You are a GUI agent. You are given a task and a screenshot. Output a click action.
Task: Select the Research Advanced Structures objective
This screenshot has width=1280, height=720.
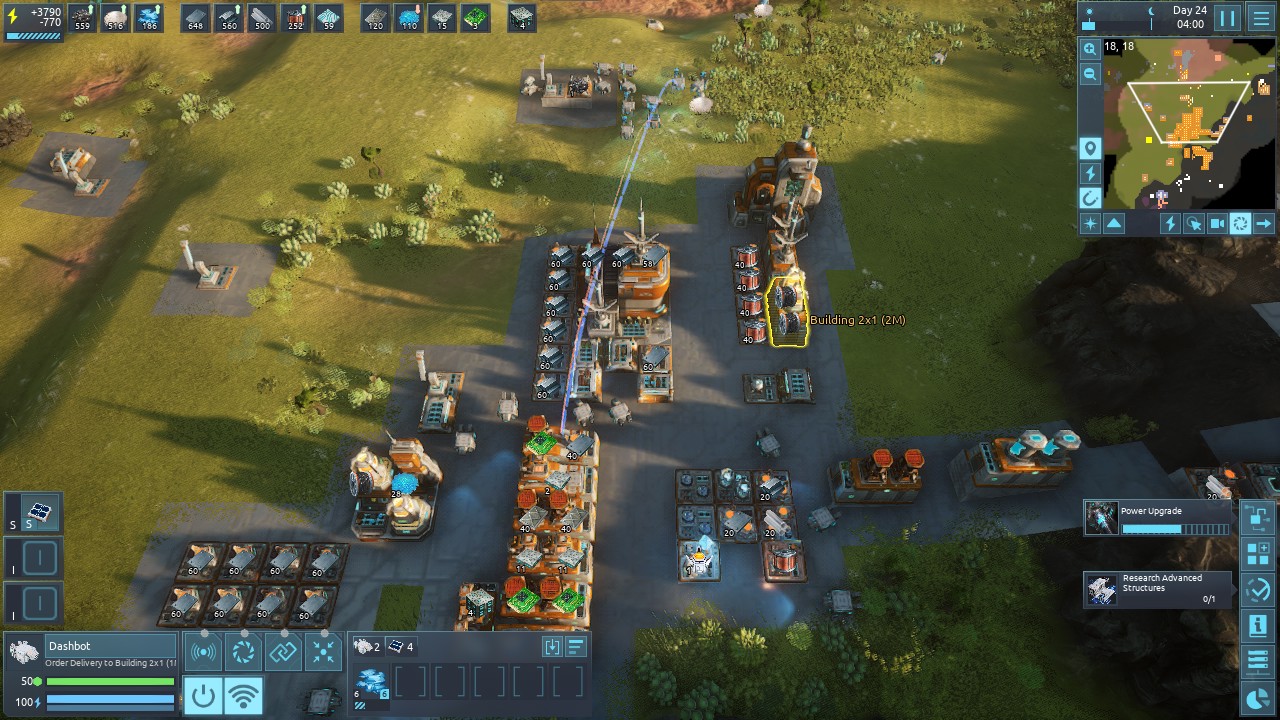tap(1158, 589)
